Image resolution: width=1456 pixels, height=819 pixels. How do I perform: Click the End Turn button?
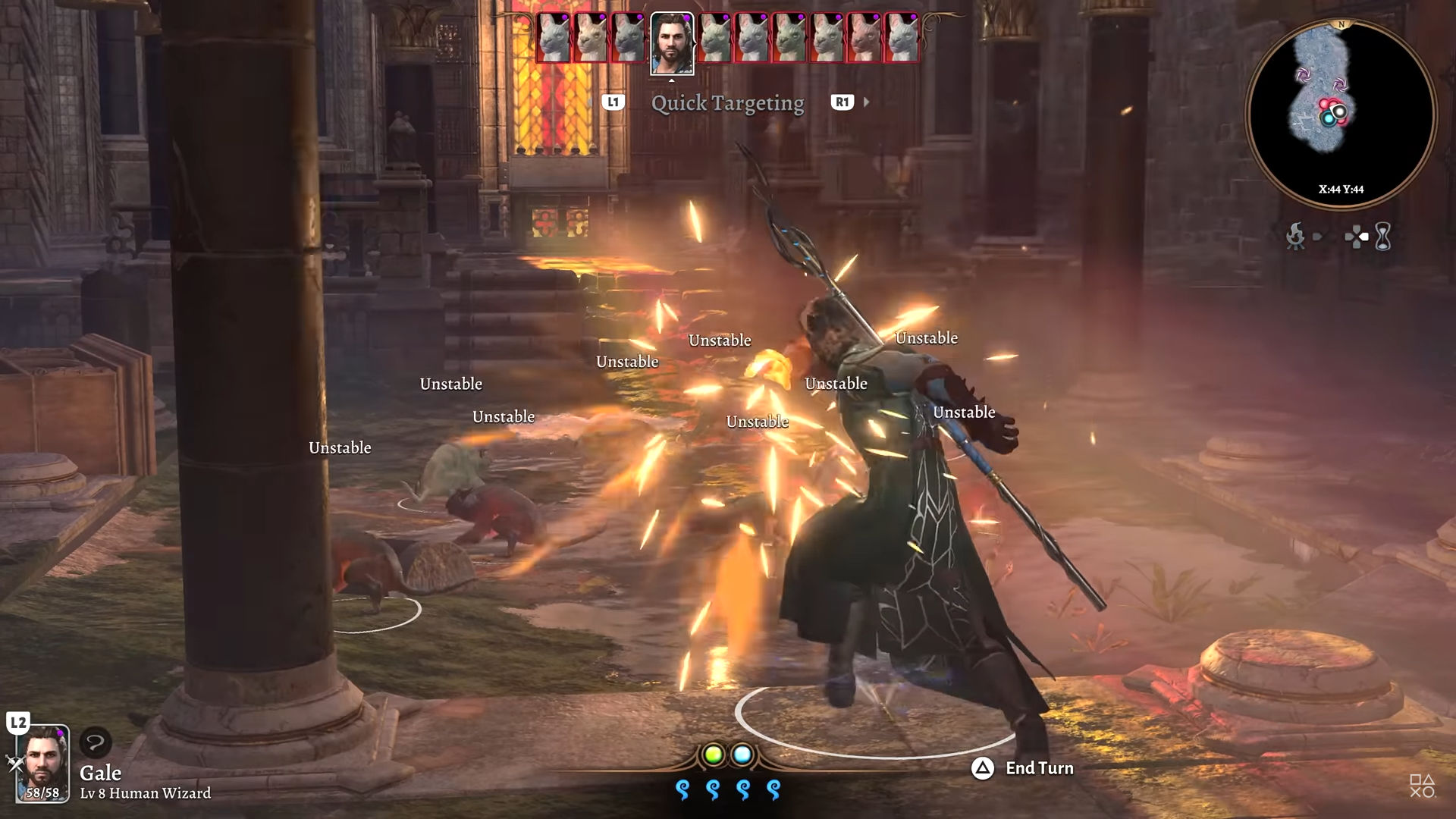coord(1024,768)
